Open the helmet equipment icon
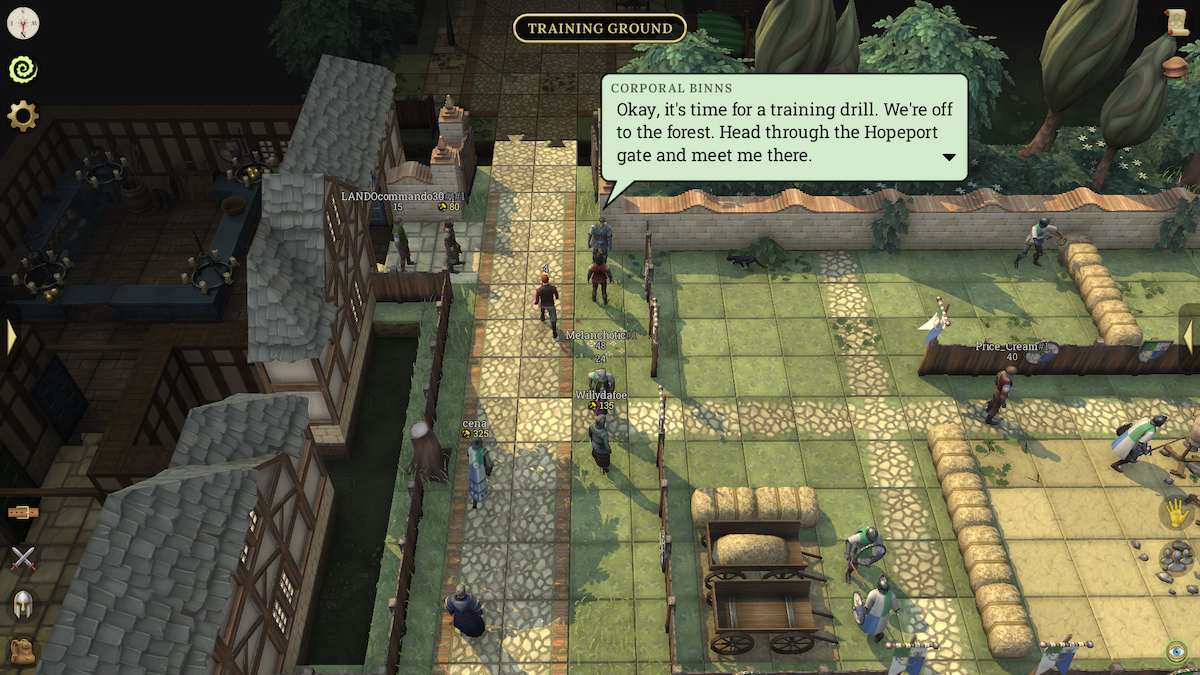The width and height of the screenshot is (1200, 675). [x=22, y=604]
